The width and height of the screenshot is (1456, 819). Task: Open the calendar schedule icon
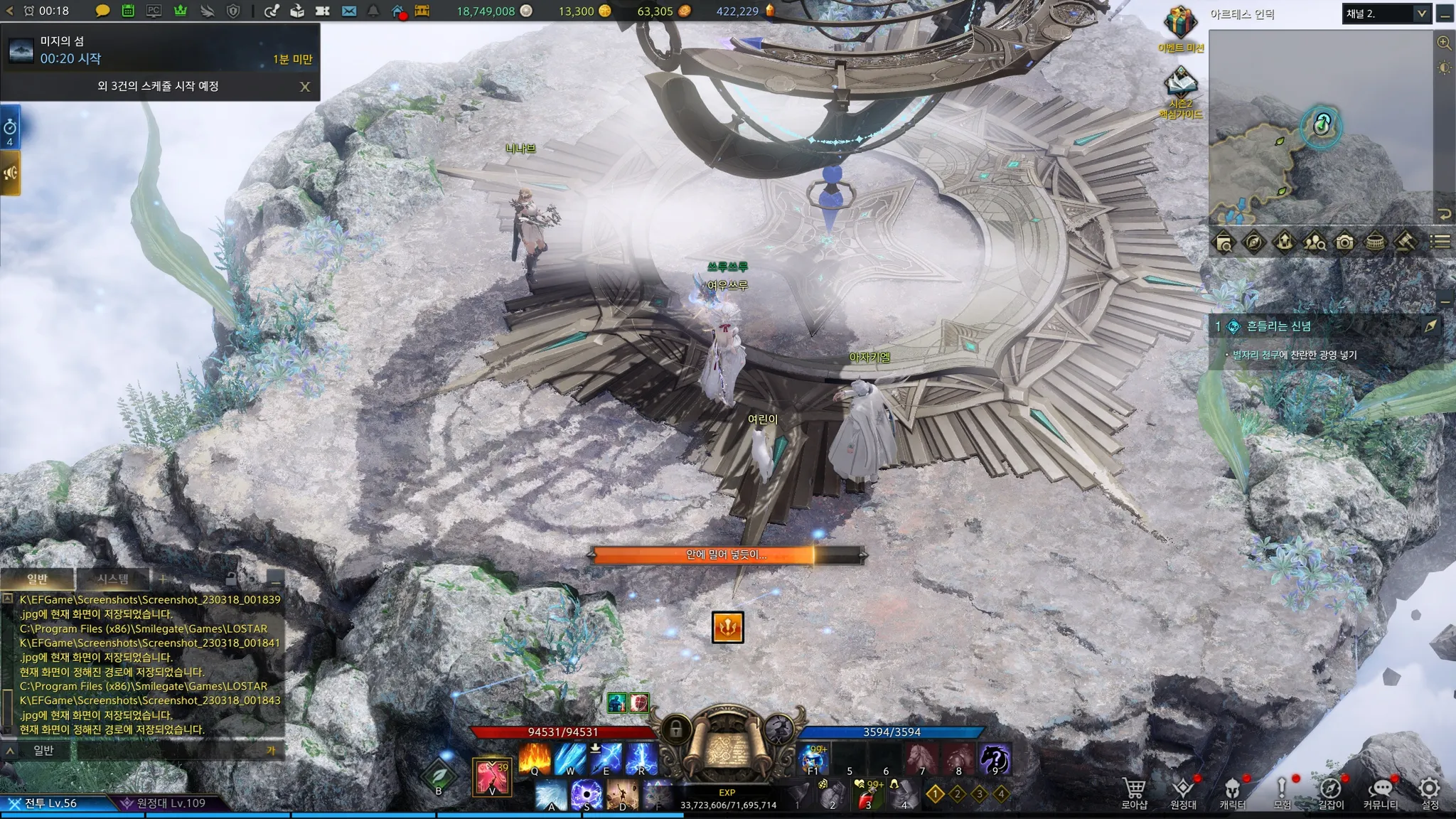point(128,11)
